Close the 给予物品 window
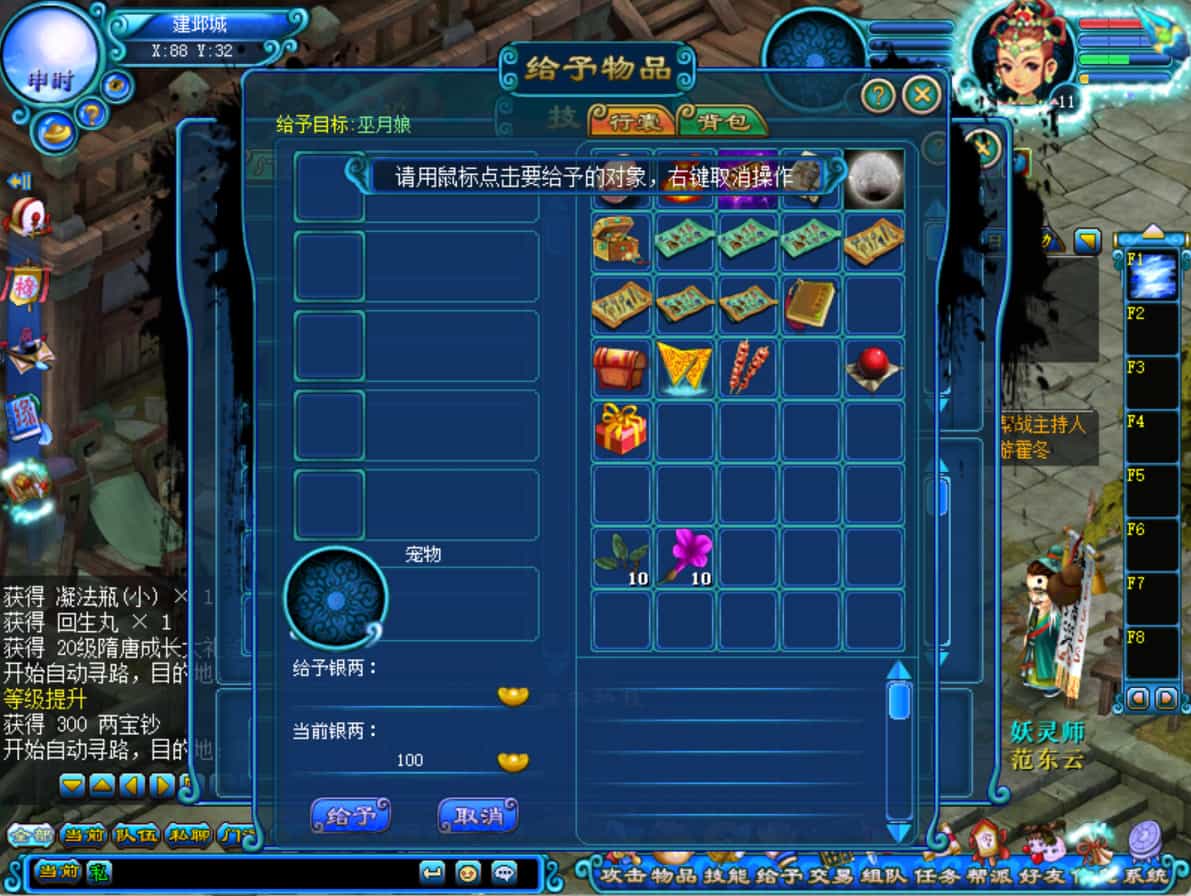This screenshot has height=896, width=1191. [x=921, y=95]
